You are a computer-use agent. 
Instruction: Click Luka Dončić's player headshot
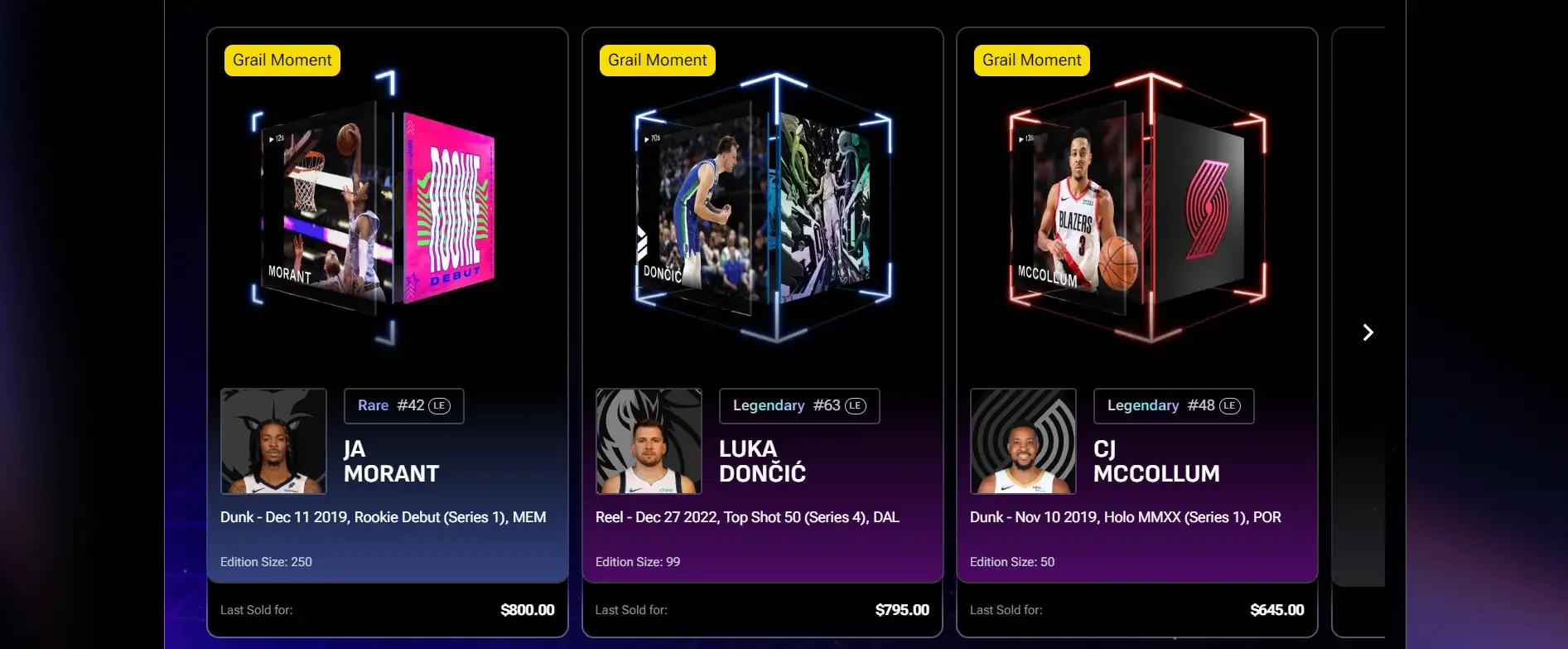click(649, 441)
